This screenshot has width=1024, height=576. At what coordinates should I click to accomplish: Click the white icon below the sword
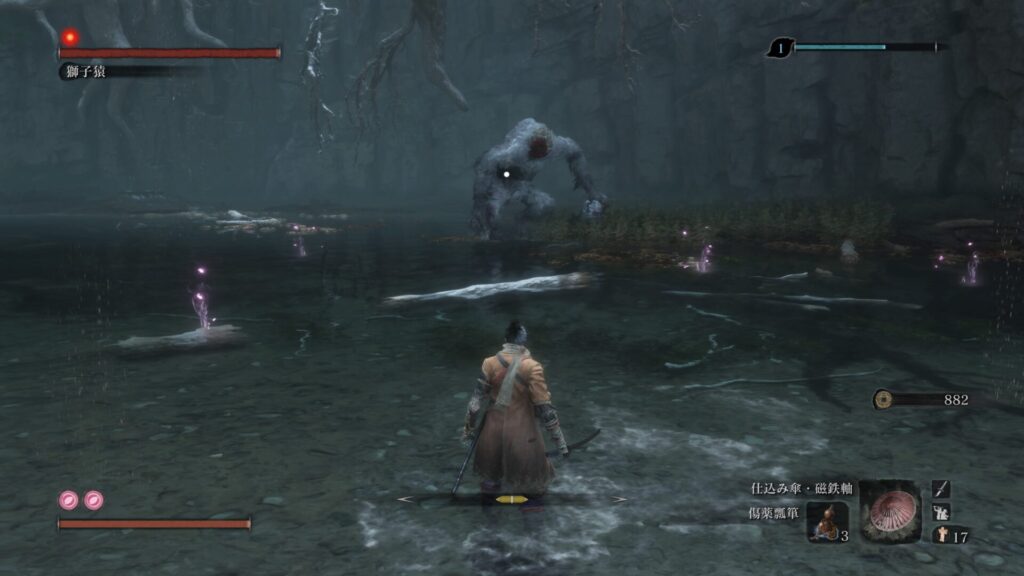tap(941, 512)
